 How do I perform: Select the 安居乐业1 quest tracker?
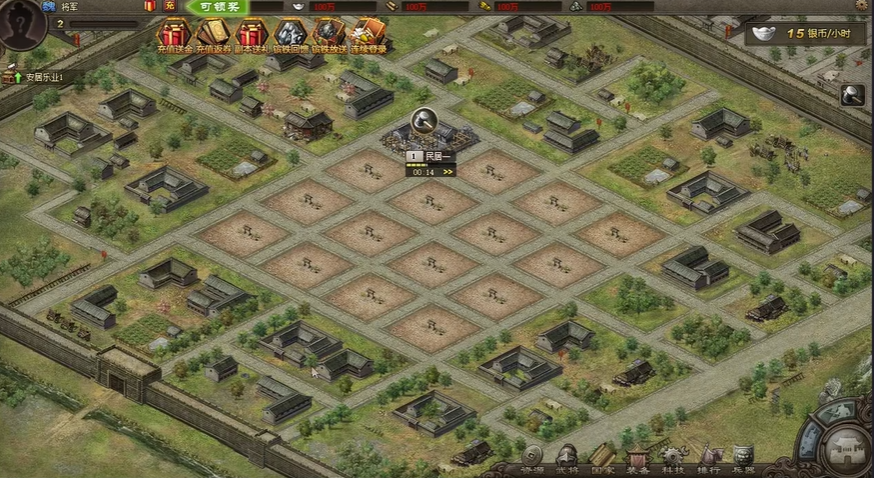pyautogui.click(x=43, y=76)
